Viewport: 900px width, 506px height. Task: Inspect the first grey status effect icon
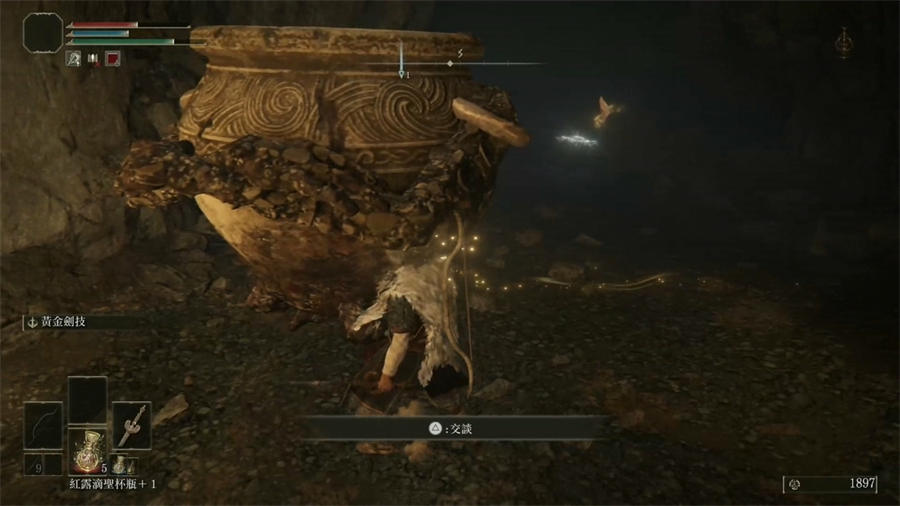coord(73,59)
